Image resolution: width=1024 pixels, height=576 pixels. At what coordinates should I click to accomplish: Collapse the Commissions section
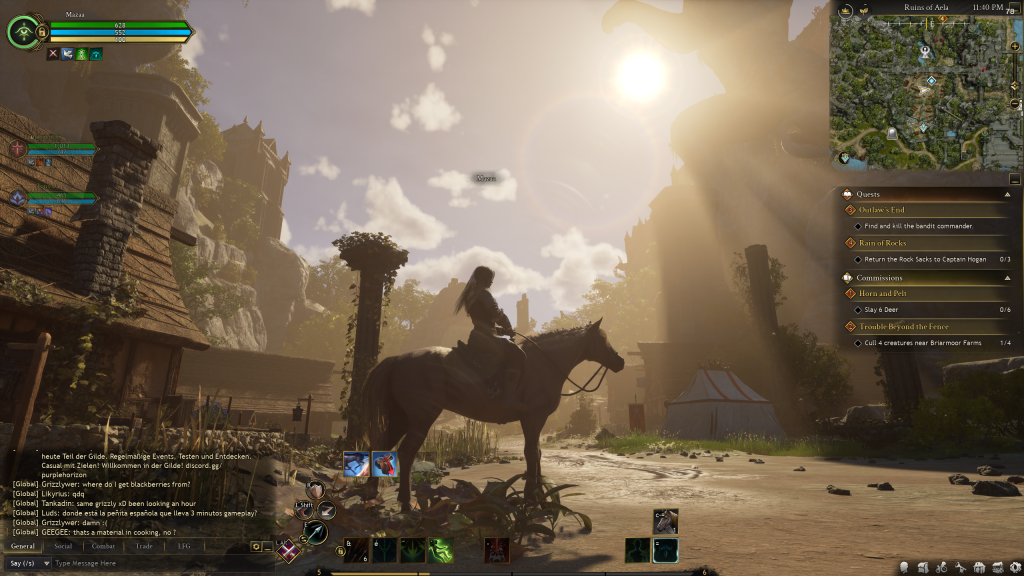coord(1005,278)
